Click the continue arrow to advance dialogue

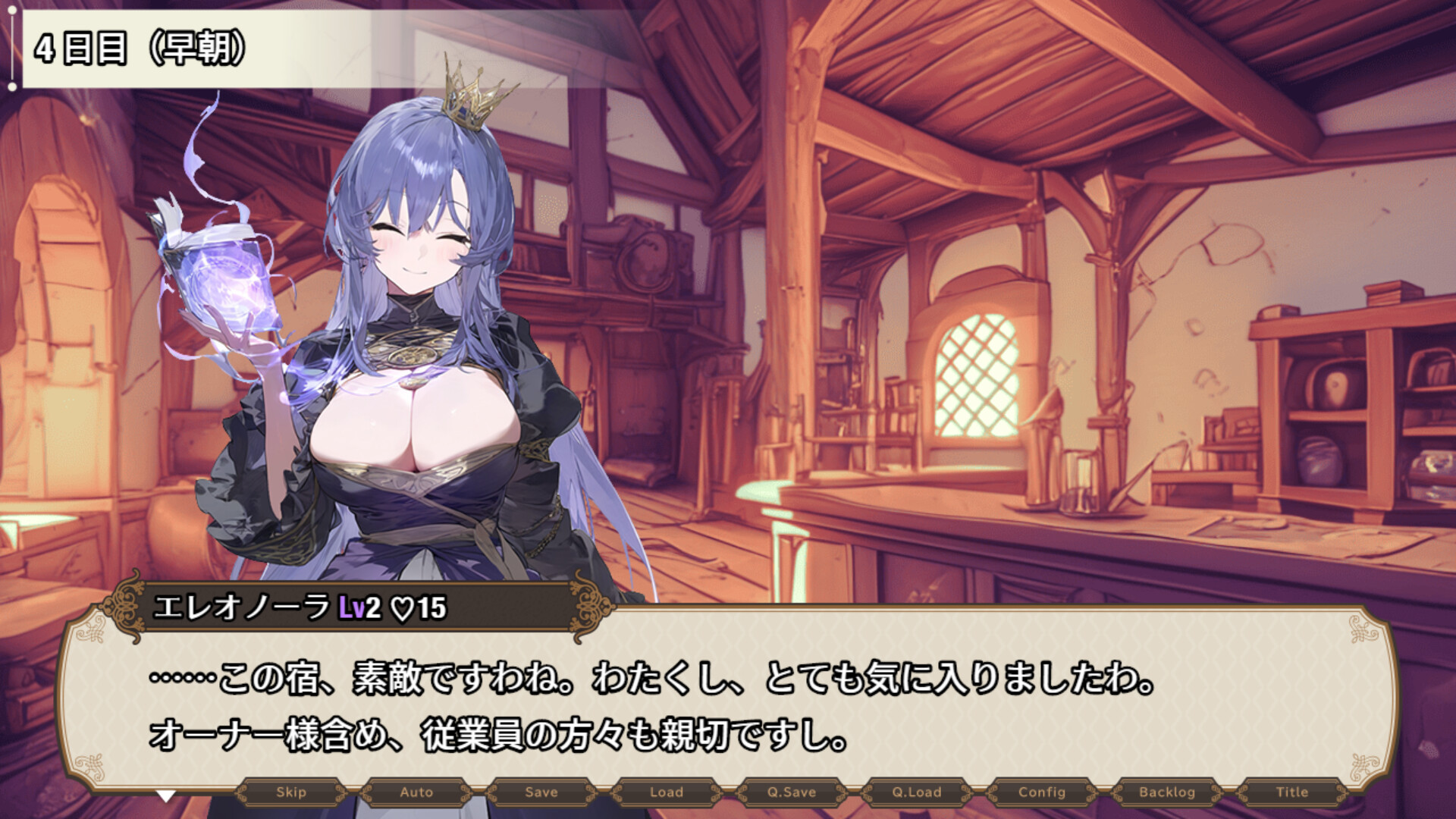[x=165, y=795]
